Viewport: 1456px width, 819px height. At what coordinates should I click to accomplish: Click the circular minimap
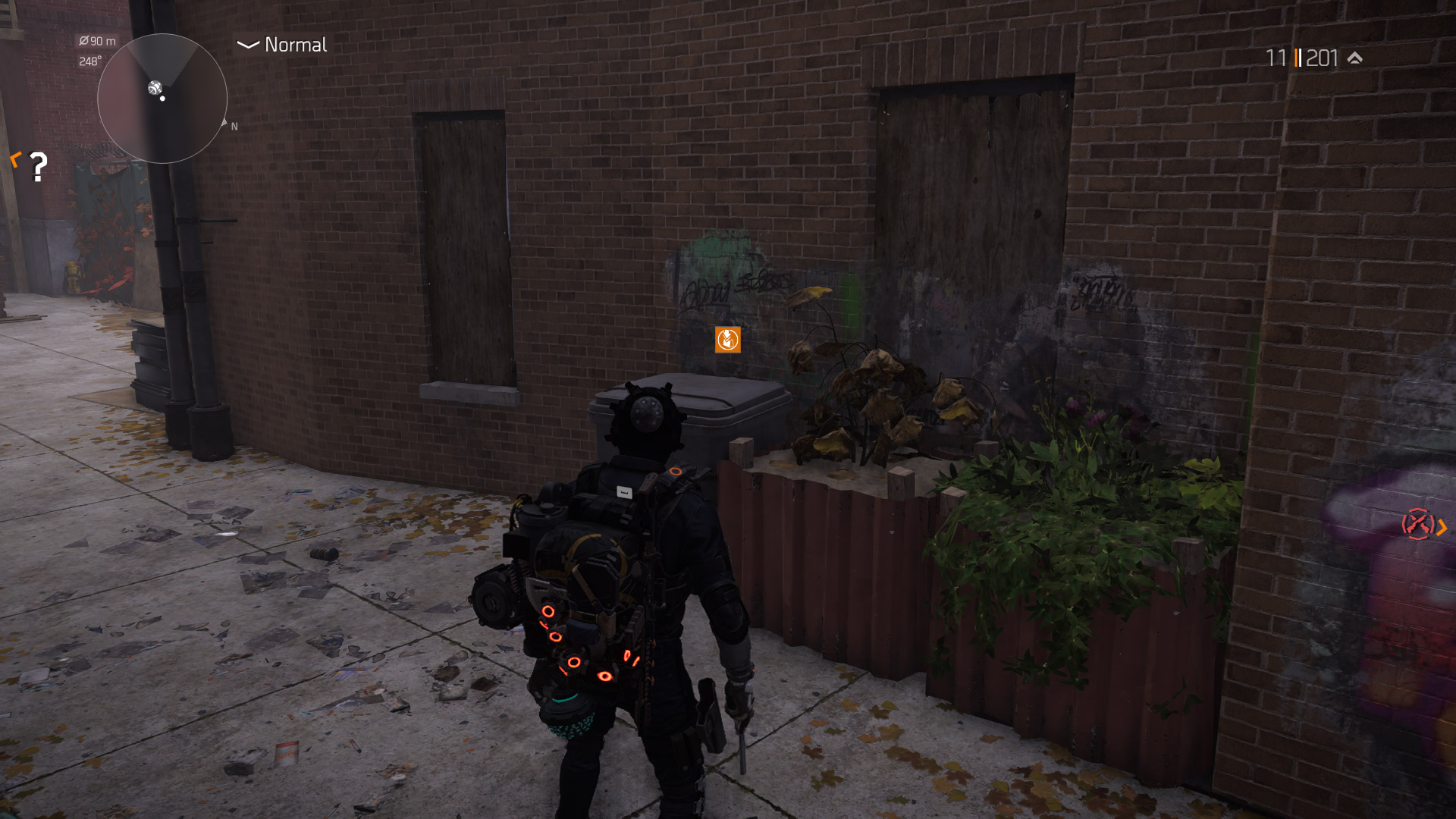162,99
